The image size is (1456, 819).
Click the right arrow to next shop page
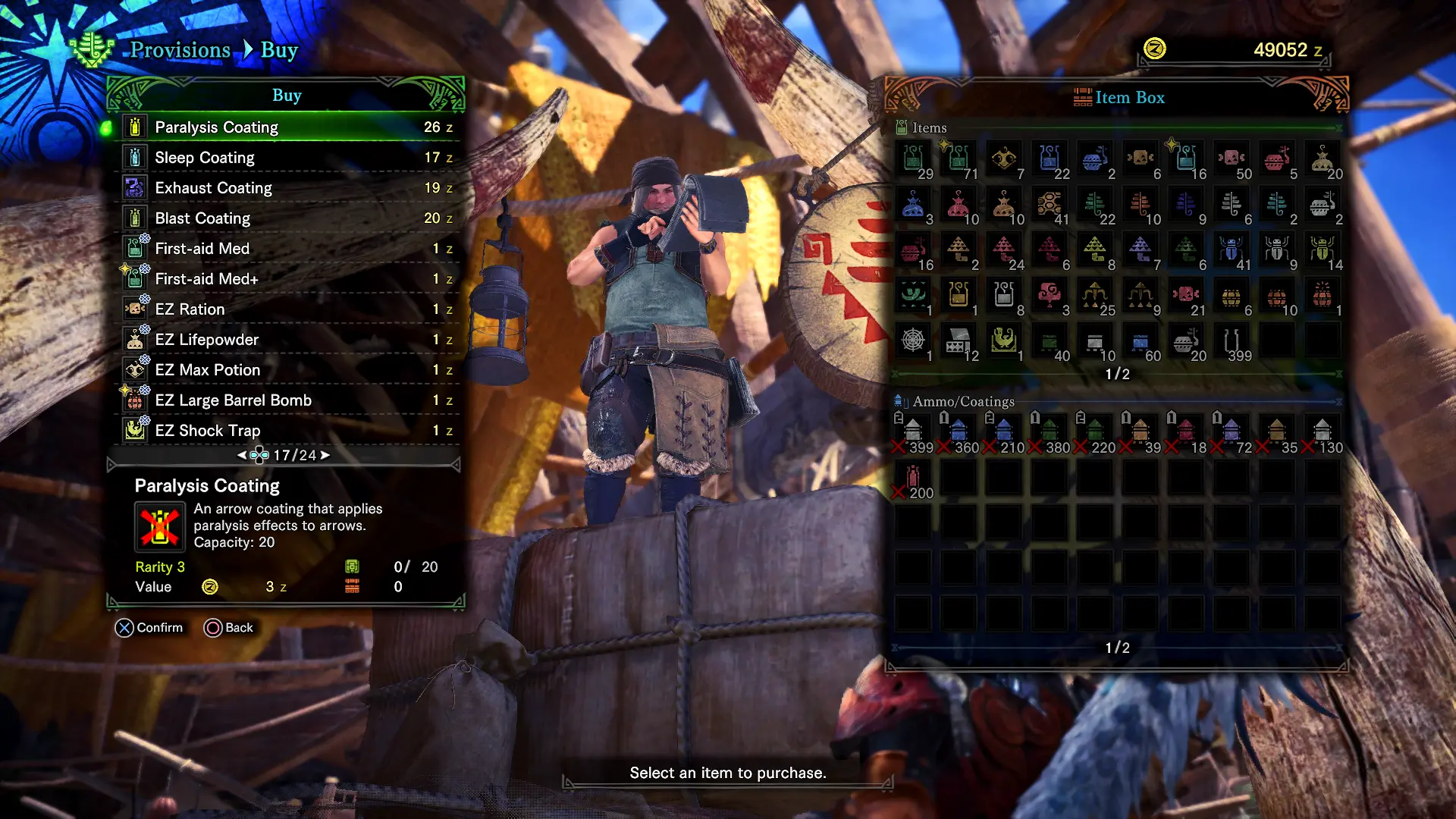(326, 455)
